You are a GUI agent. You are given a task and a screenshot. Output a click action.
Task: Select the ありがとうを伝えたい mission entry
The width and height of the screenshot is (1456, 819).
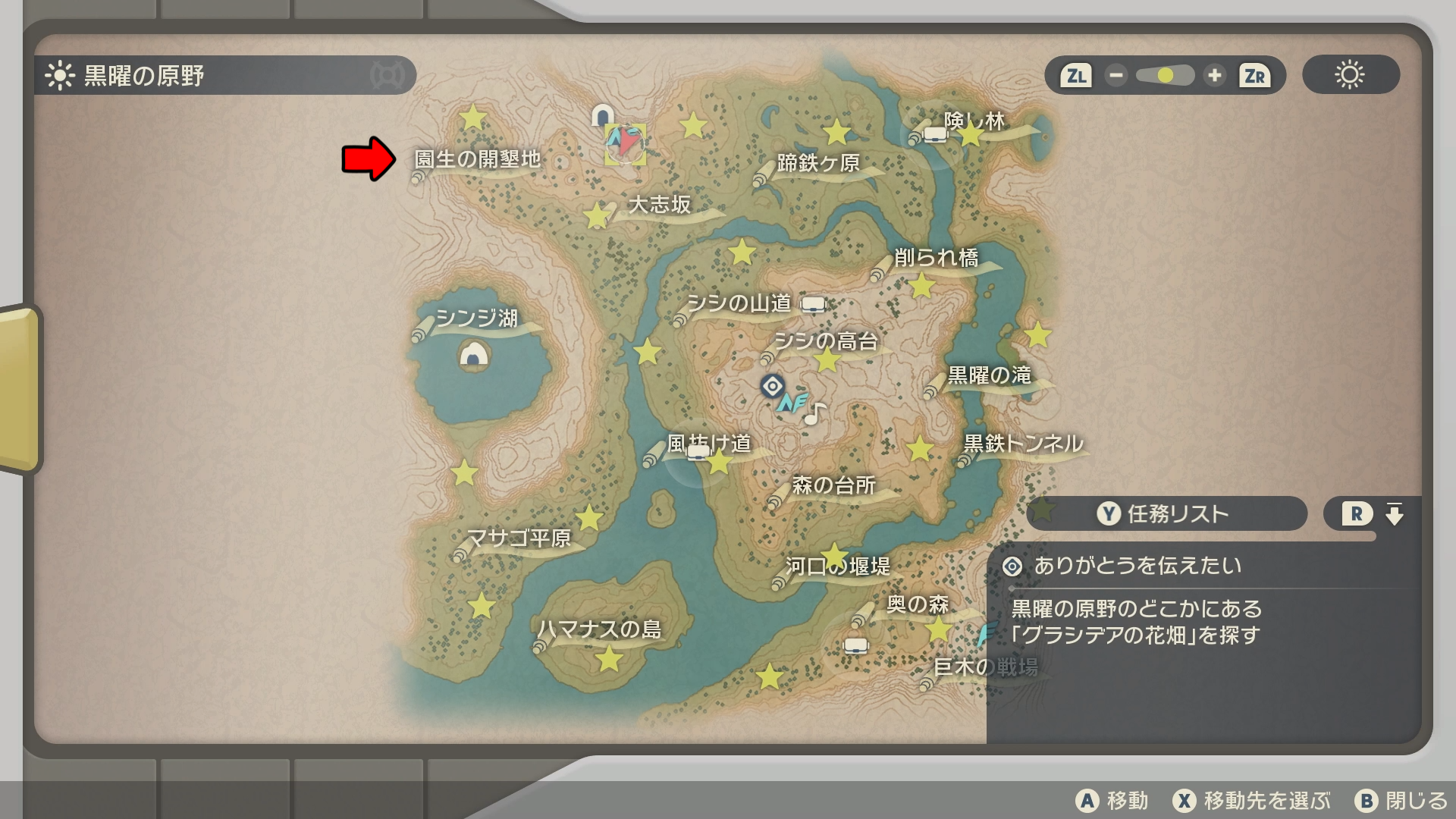pyautogui.click(x=1137, y=566)
